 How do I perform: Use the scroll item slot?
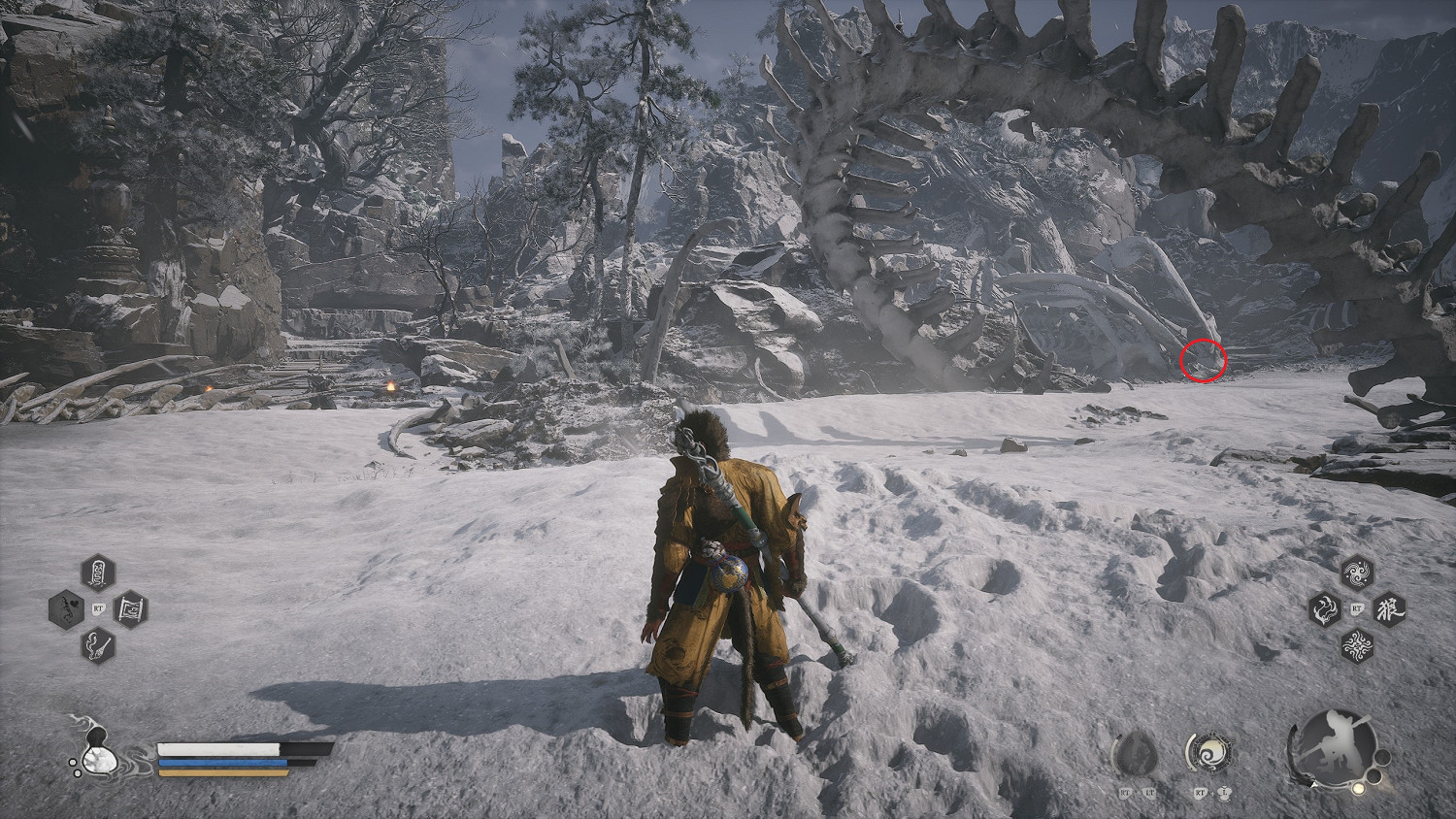[130, 609]
